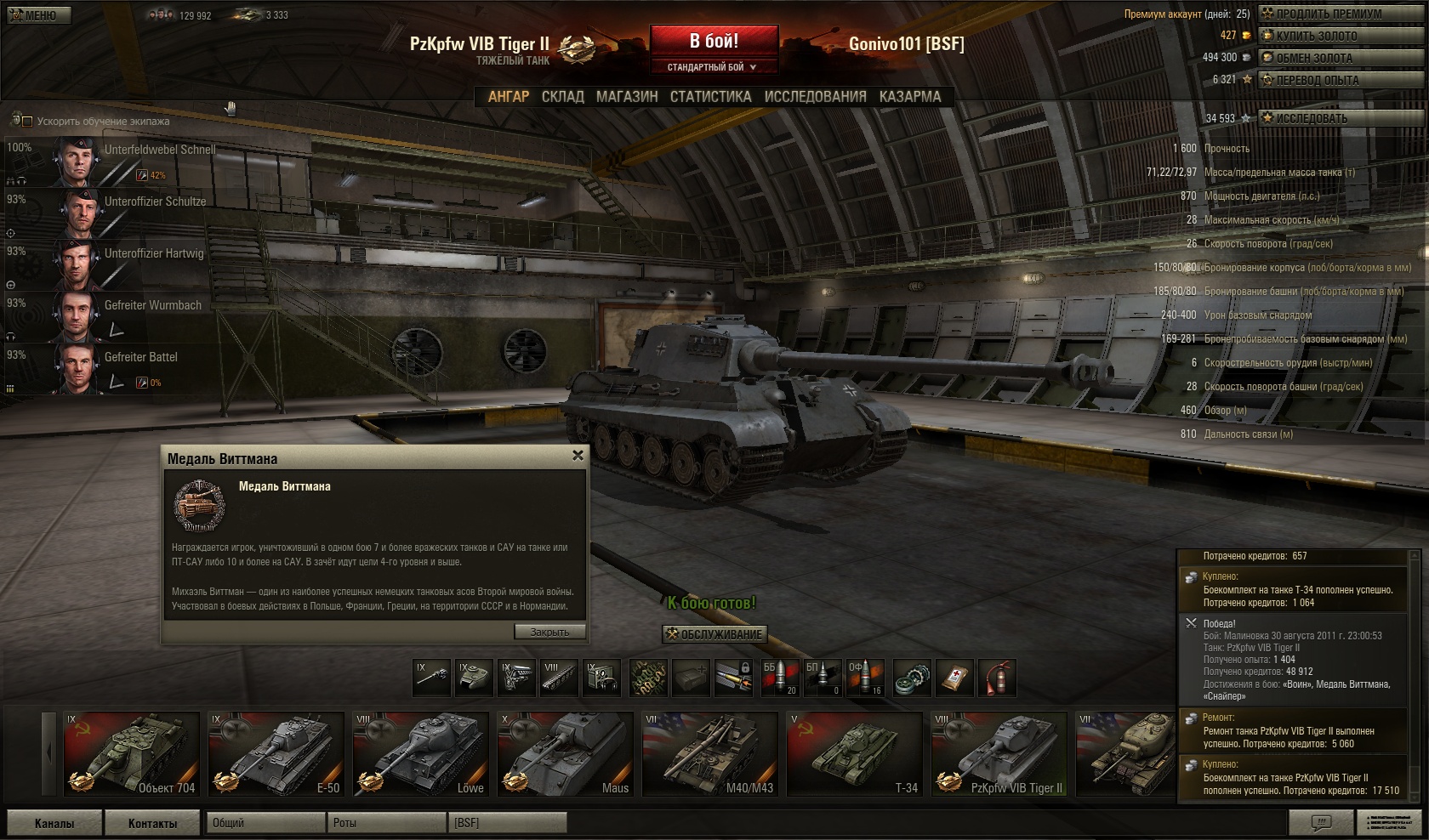
Task: Open the Меню button
Action: click(x=36, y=15)
